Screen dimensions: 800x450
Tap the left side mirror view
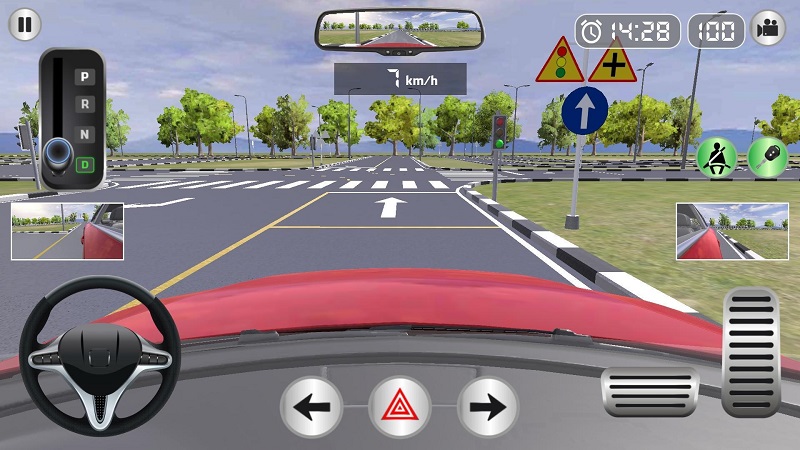point(67,231)
